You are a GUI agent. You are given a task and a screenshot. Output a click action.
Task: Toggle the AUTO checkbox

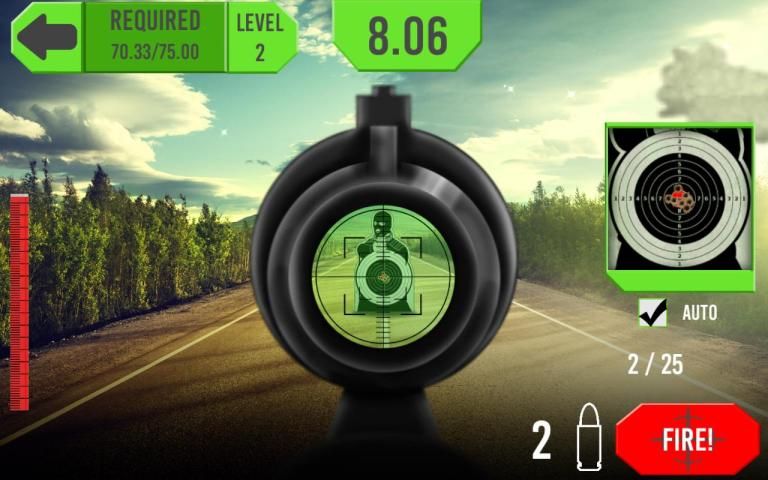[x=653, y=313]
